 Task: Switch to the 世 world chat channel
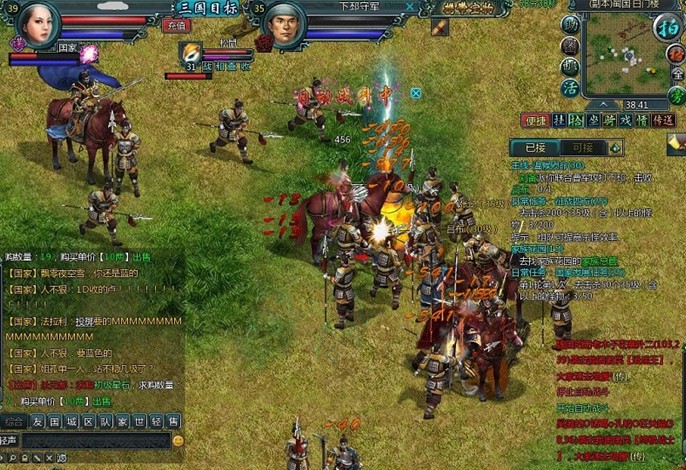tap(140, 421)
